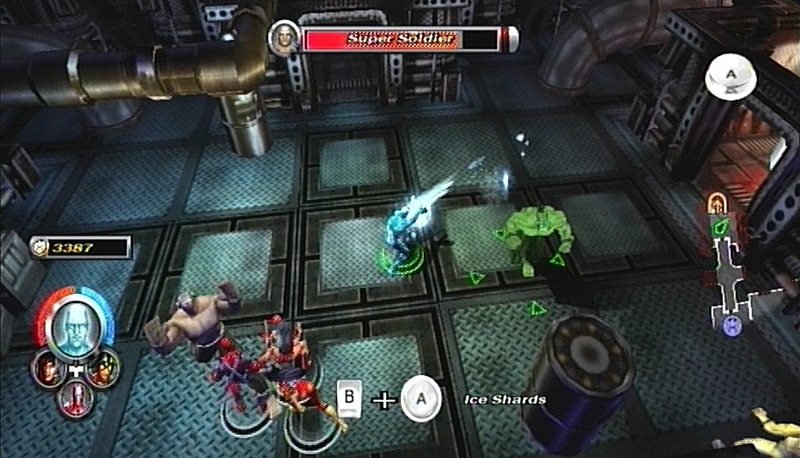Select the Super Soldier boss portrait

[284, 39]
